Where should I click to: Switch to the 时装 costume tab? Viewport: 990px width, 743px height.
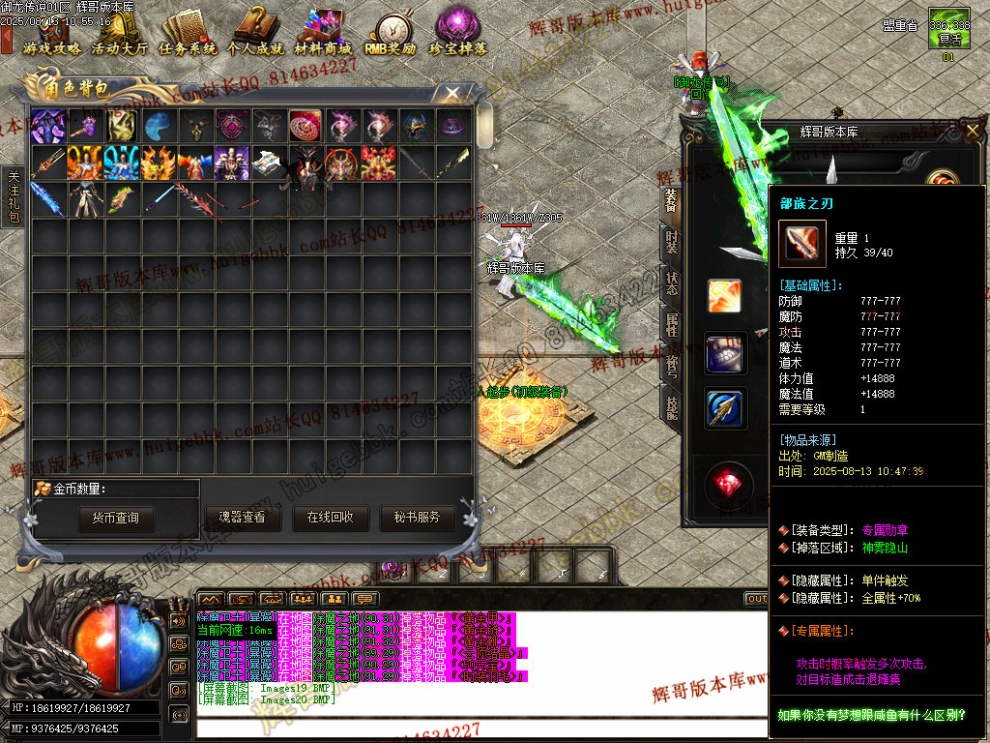[x=672, y=242]
